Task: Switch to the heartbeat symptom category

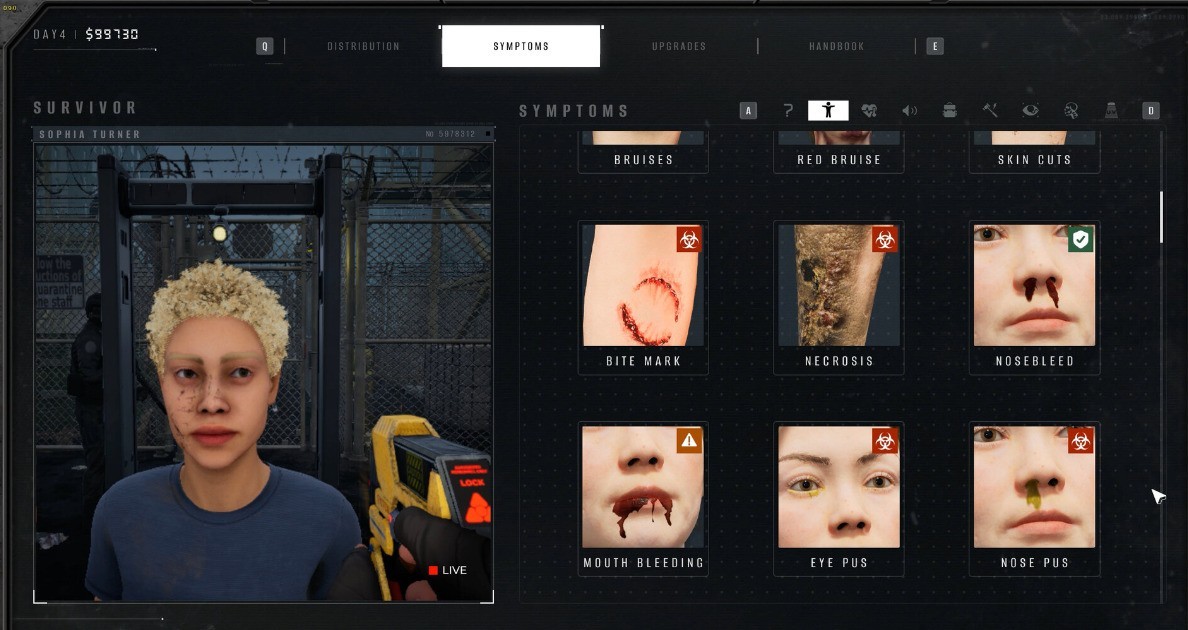Action: [x=869, y=111]
